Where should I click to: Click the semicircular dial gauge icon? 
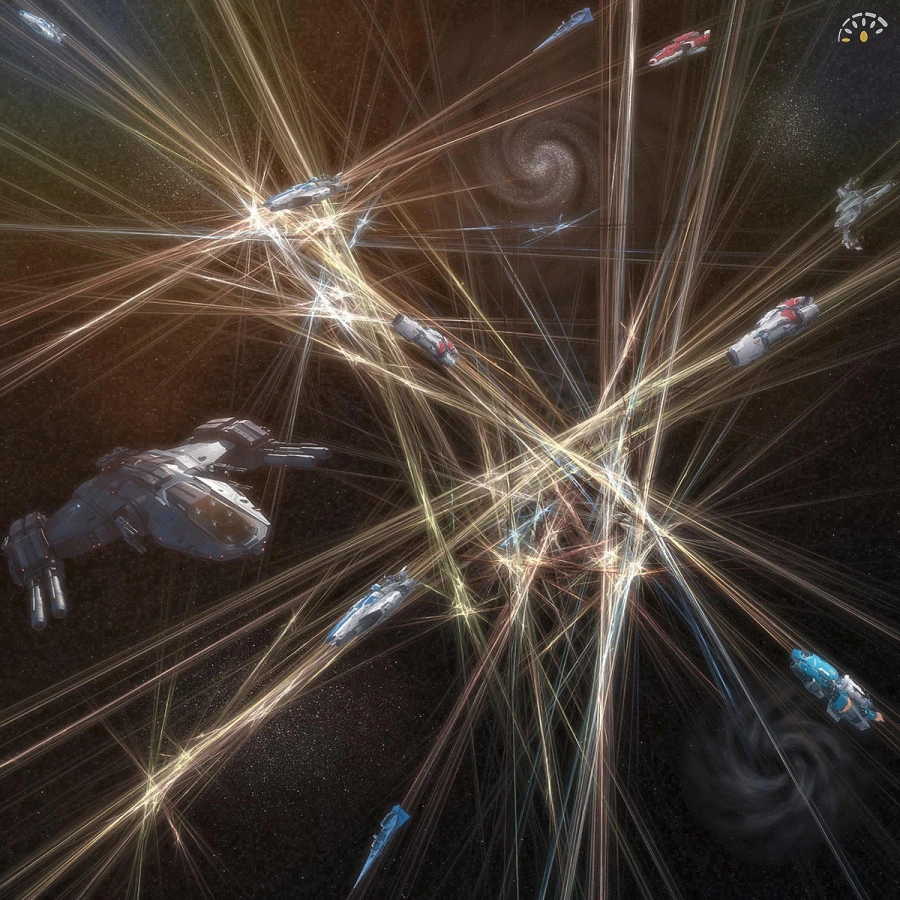863,30
